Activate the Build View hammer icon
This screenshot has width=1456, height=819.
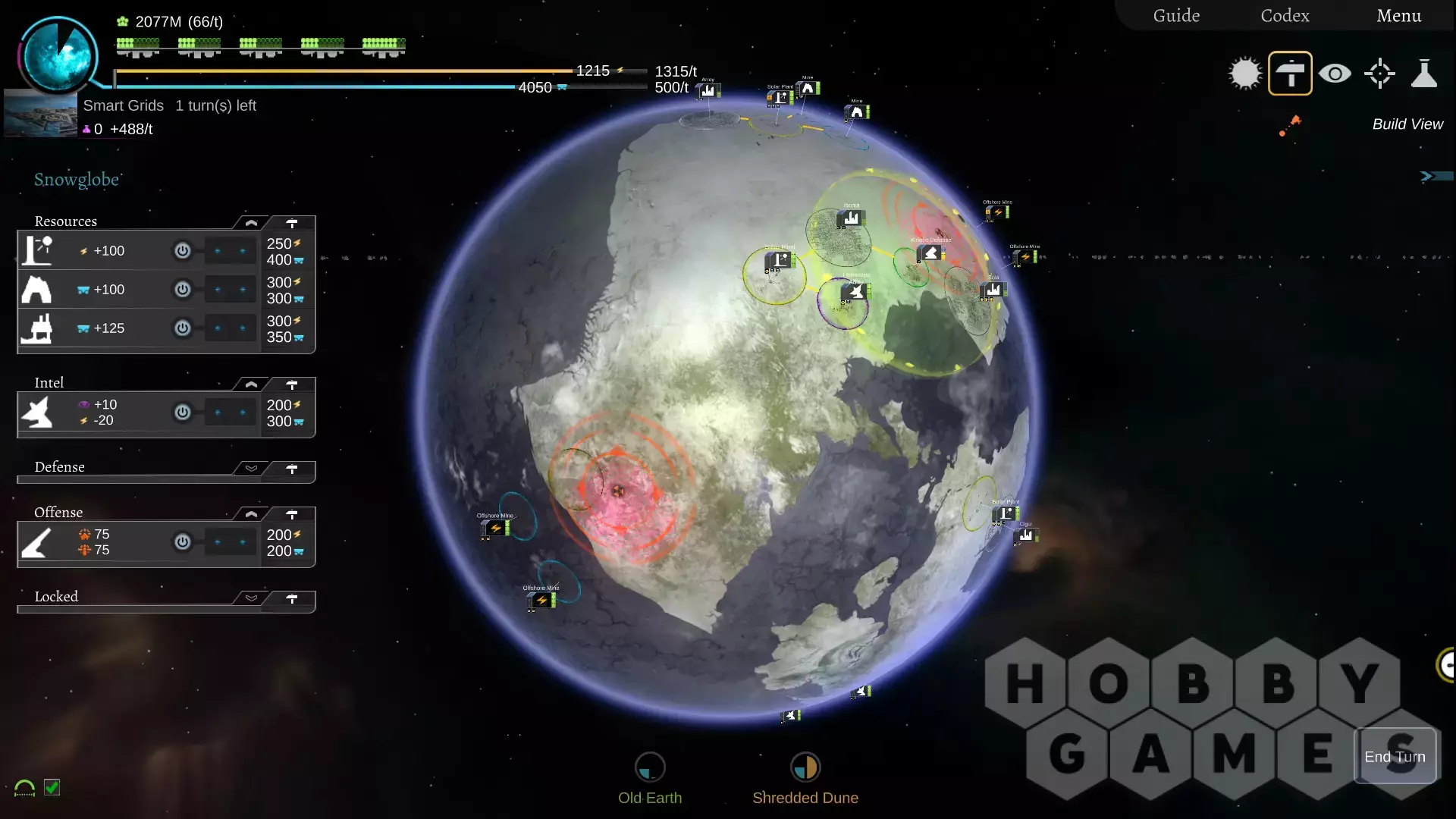point(1290,74)
